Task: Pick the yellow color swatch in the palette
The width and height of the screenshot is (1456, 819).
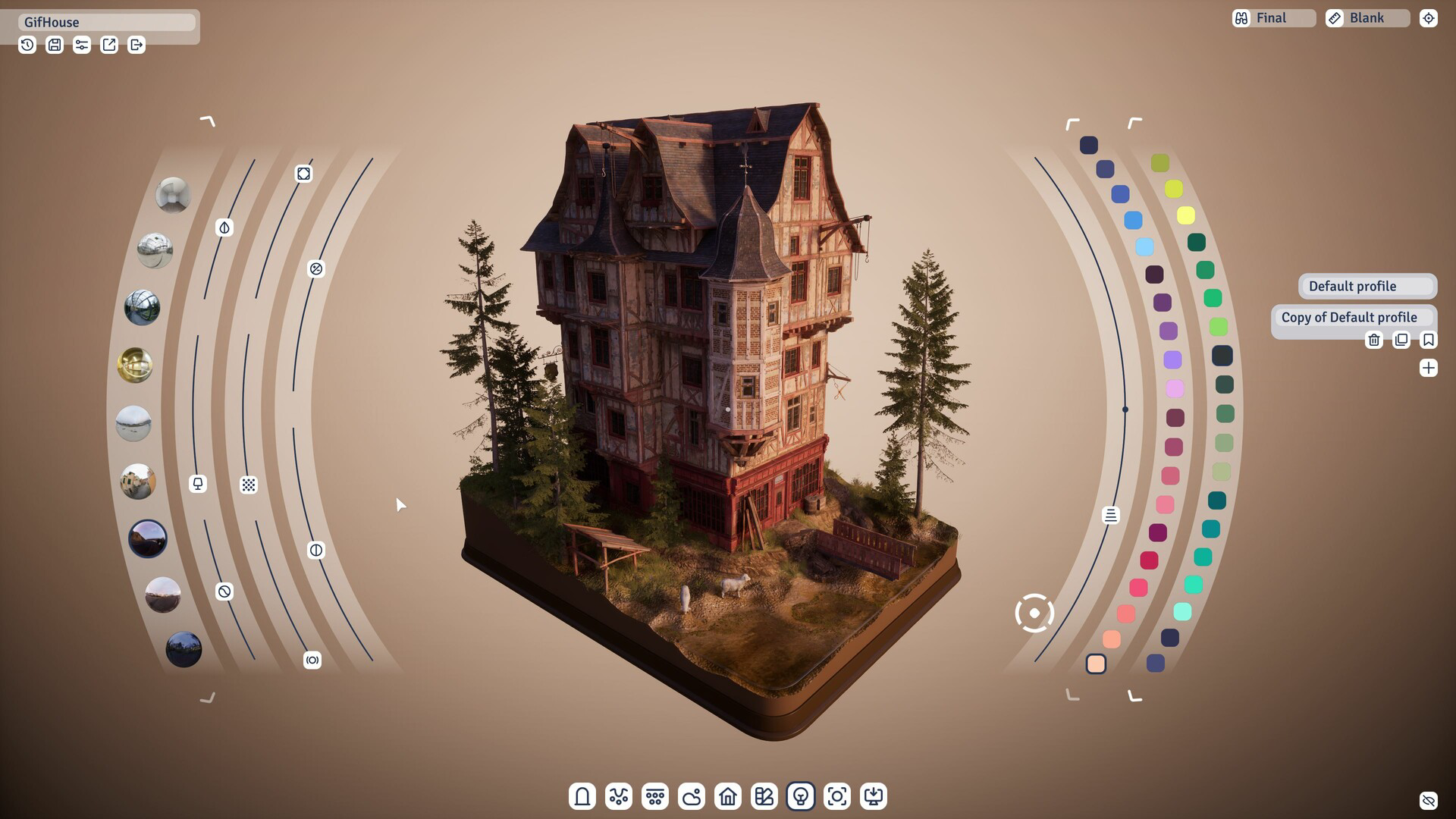Action: (x=1185, y=215)
